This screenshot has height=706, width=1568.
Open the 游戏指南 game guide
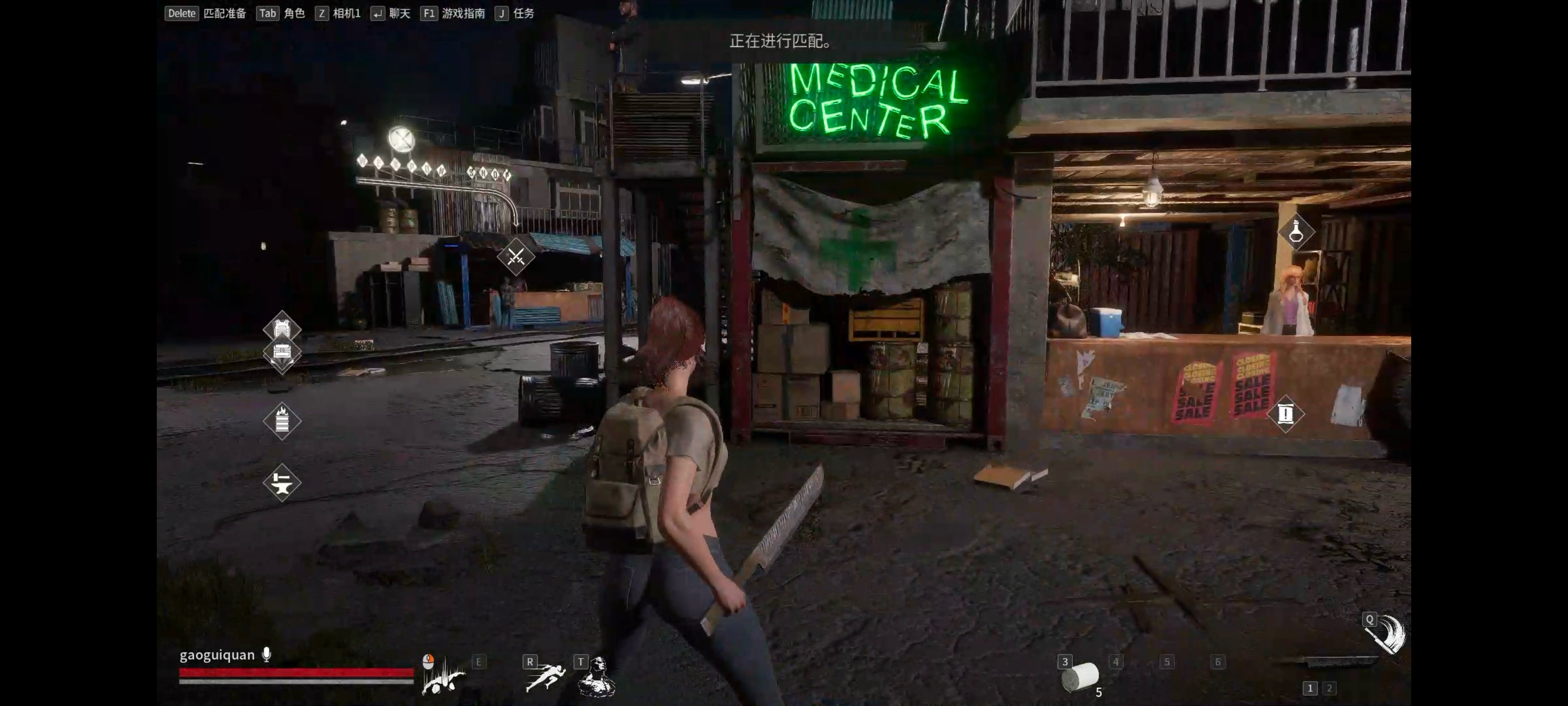pyautogui.click(x=463, y=13)
